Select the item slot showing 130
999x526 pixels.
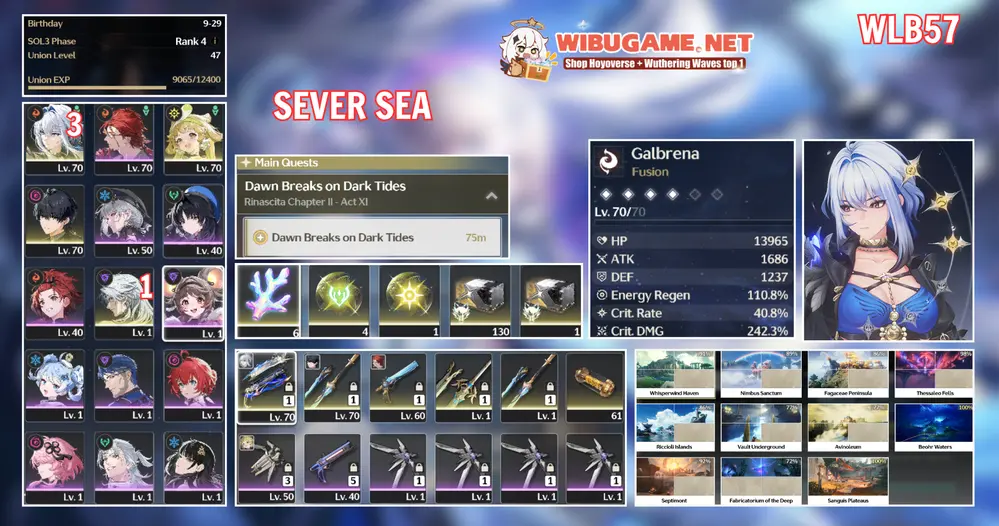pos(479,300)
